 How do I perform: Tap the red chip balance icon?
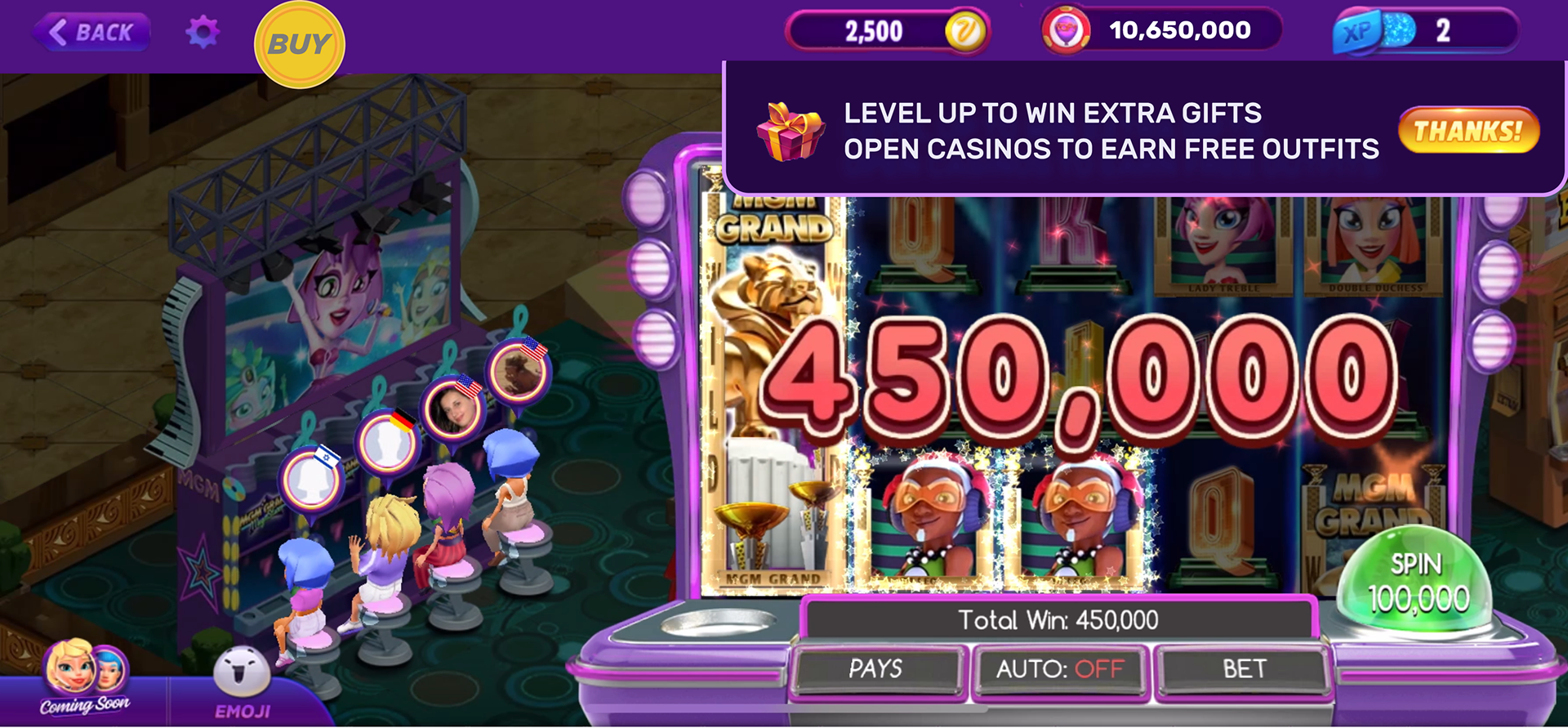click(1066, 31)
